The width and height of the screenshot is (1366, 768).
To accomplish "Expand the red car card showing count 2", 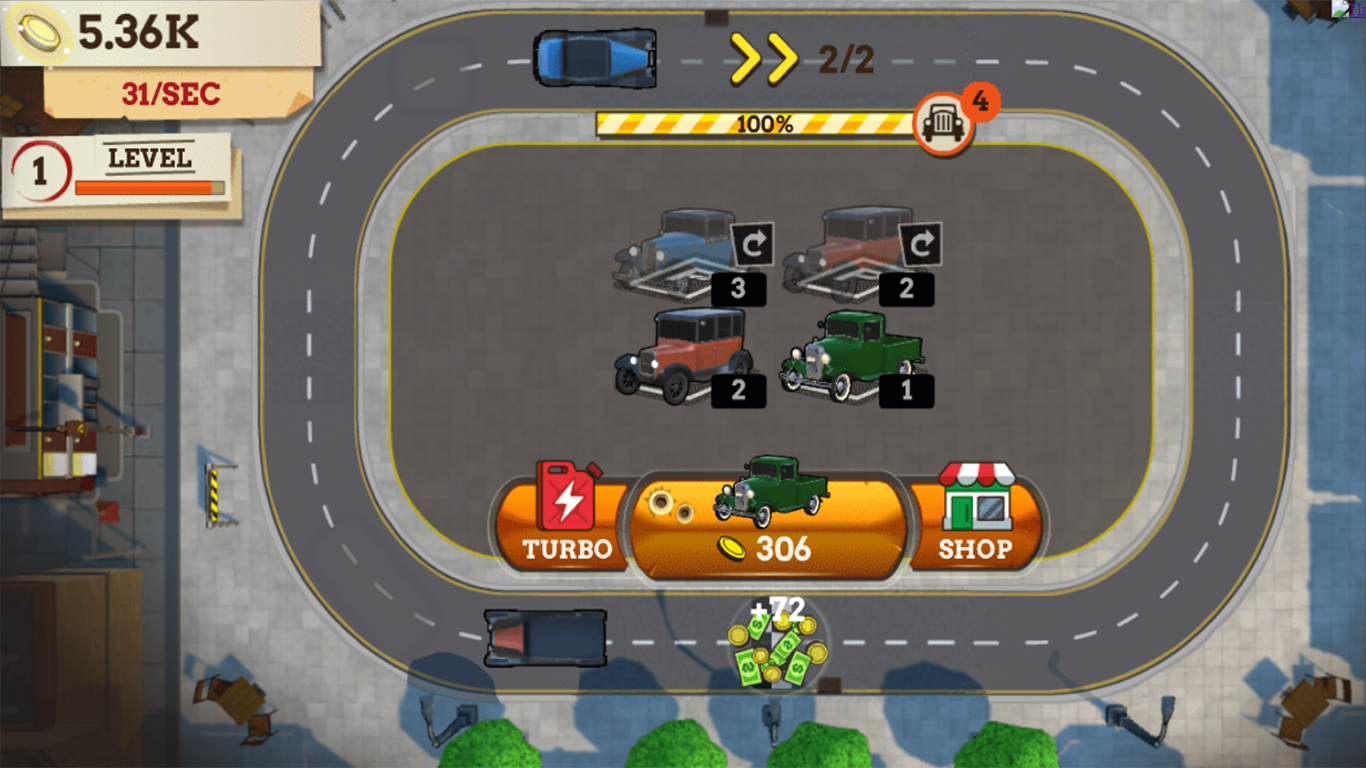I will [680, 355].
